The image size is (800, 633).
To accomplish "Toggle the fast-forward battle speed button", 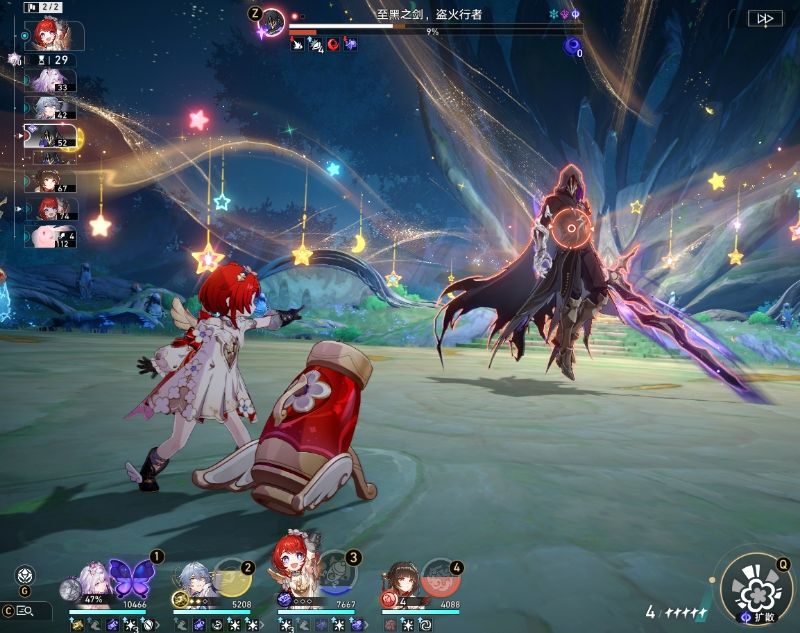I will point(766,18).
